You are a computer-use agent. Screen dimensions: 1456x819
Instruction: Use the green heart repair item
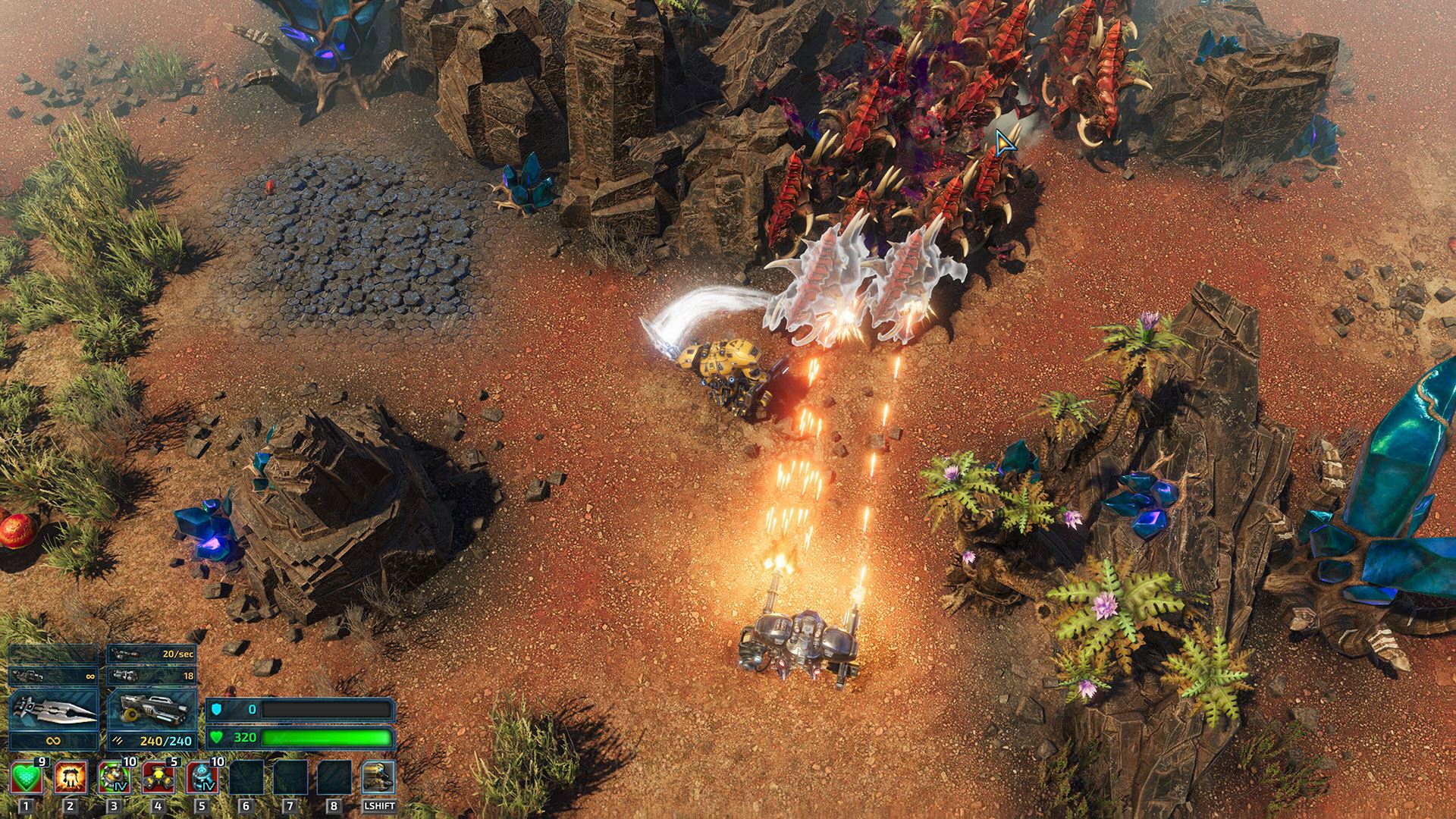click(27, 778)
